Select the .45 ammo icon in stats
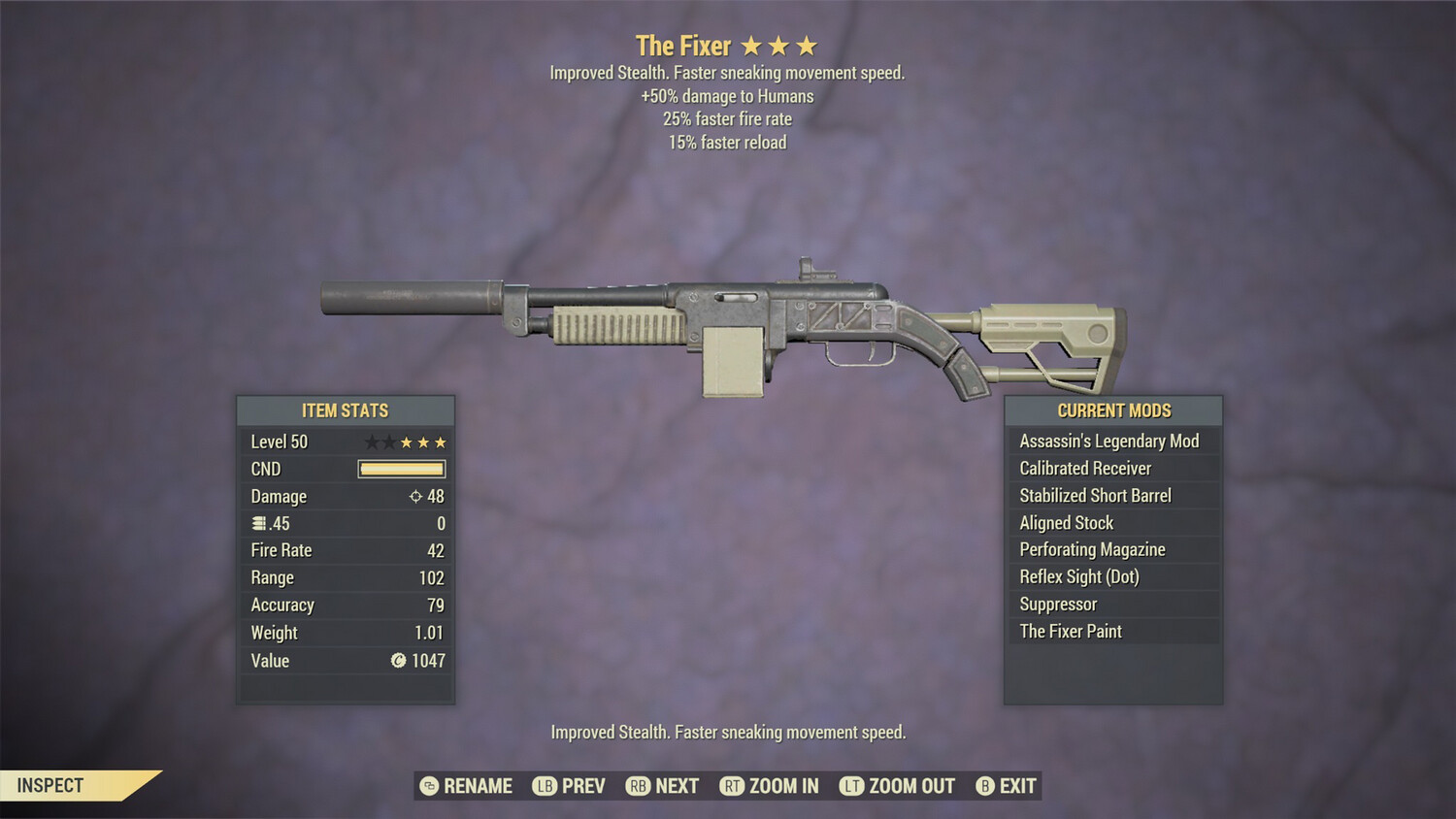This screenshot has width=1456, height=819. click(257, 523)
